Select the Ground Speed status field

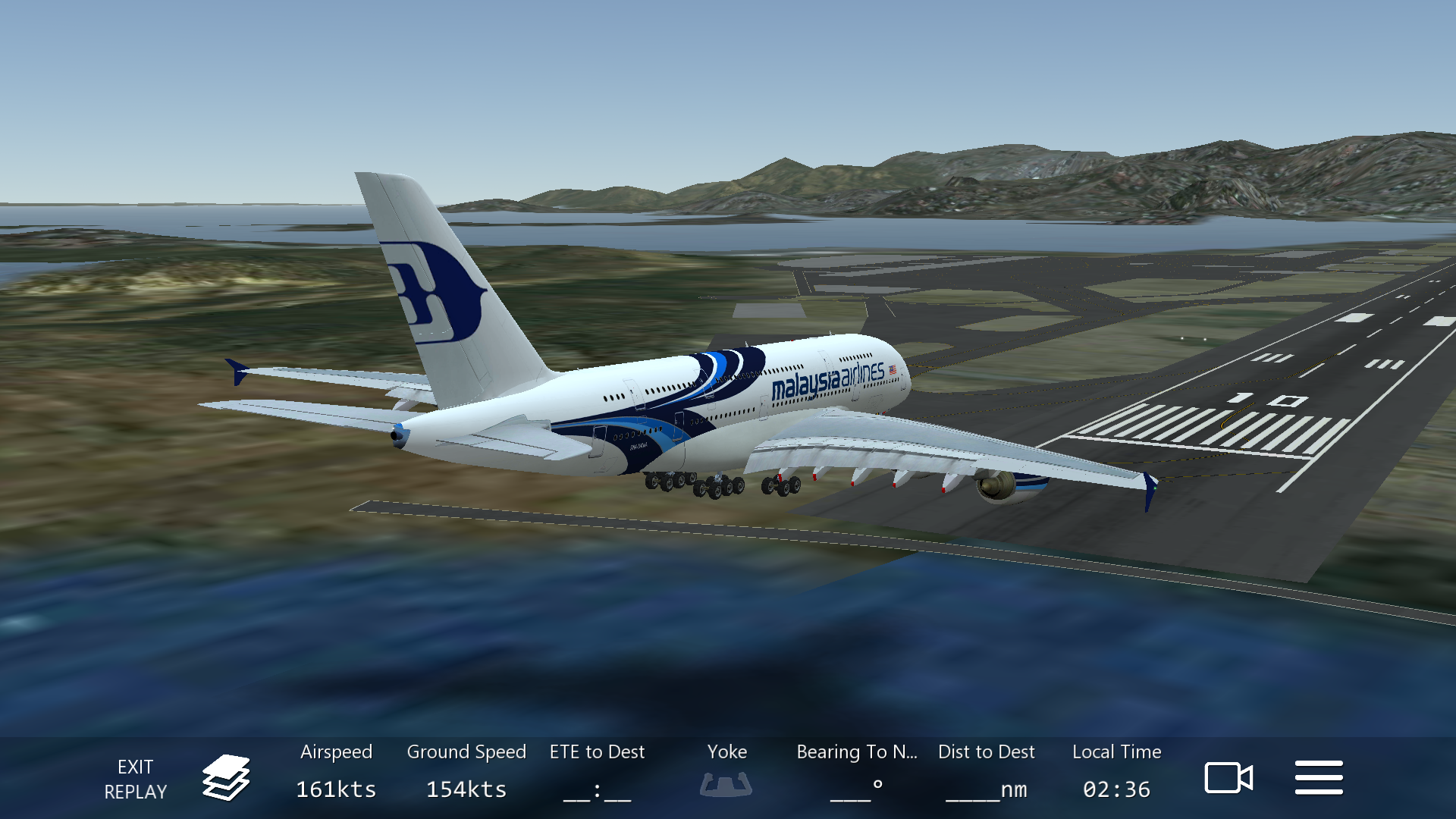pos(466,772)
